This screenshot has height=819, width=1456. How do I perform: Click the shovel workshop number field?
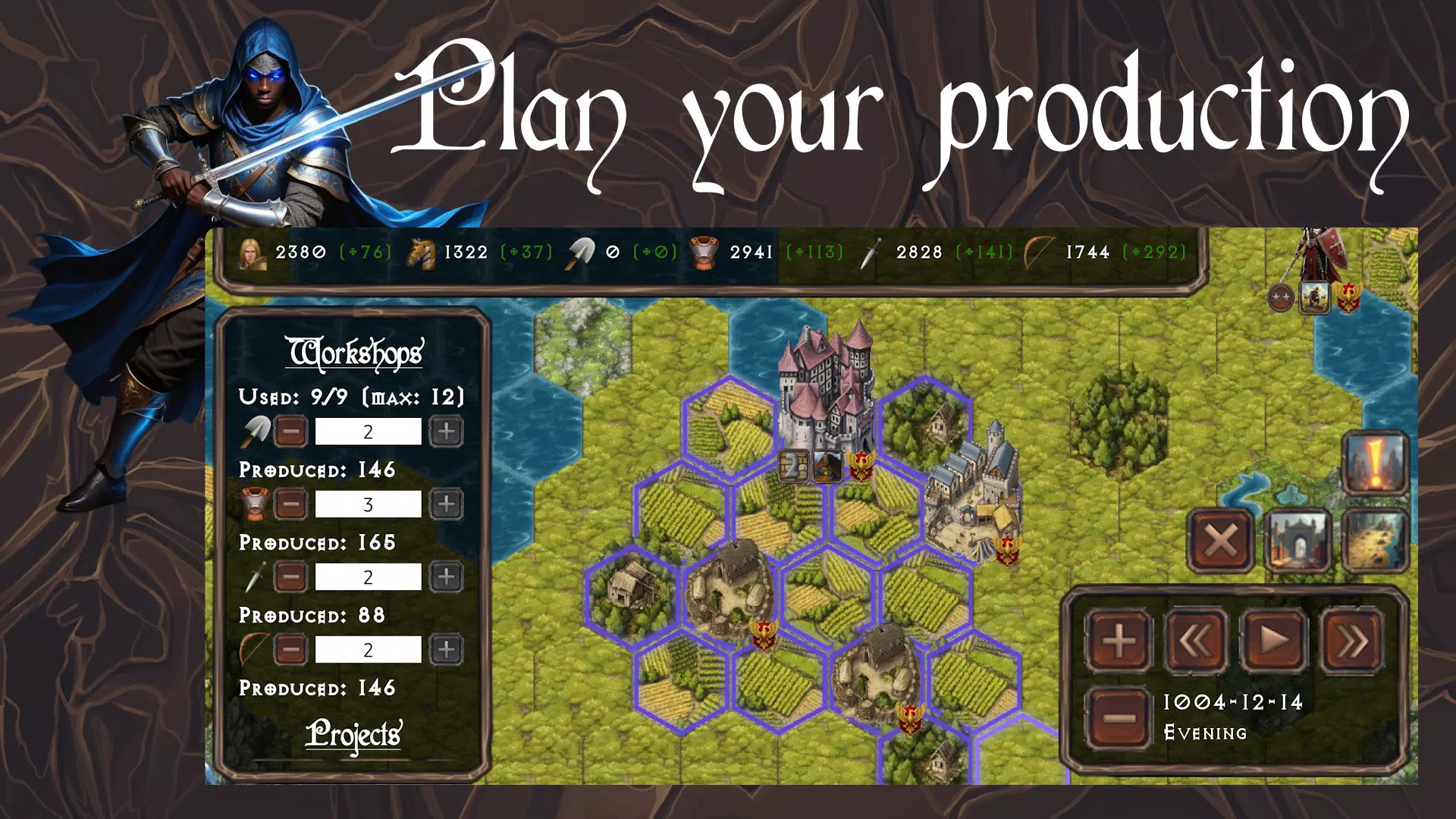(368, 431)
